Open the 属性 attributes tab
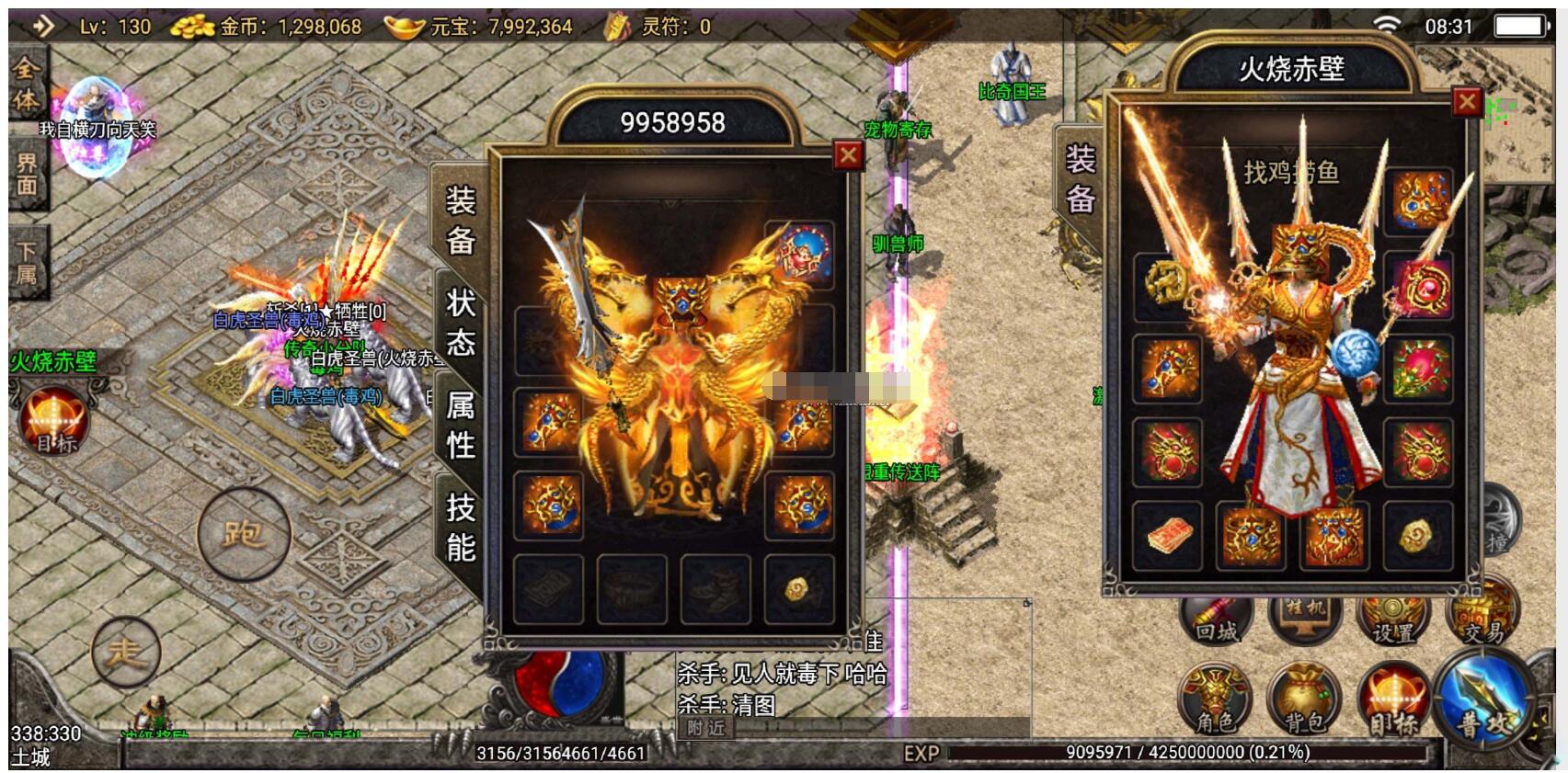This screenshot has height=773, width=1568. [x=460, y=425]
